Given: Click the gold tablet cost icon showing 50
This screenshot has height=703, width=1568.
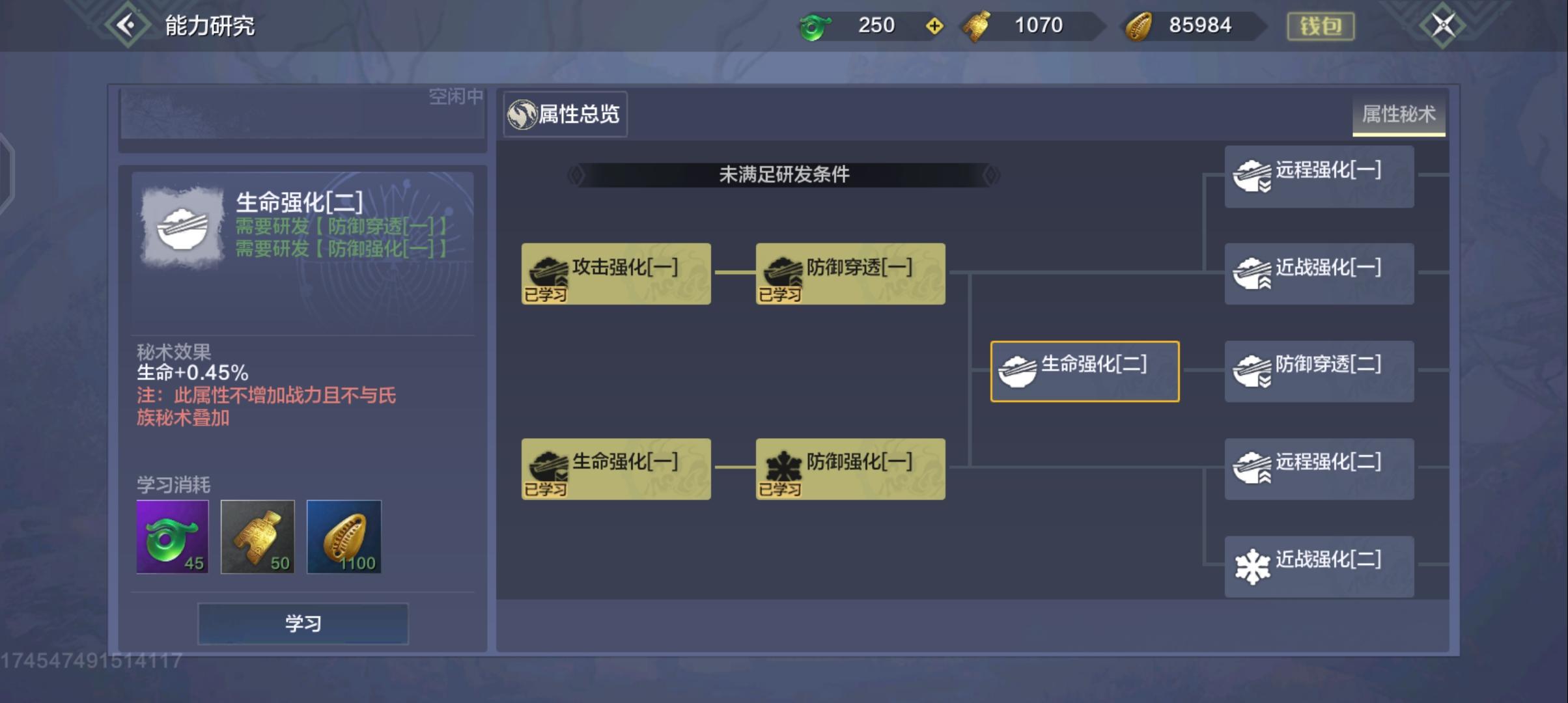Looking at the screenshot, I should point(258,536).
